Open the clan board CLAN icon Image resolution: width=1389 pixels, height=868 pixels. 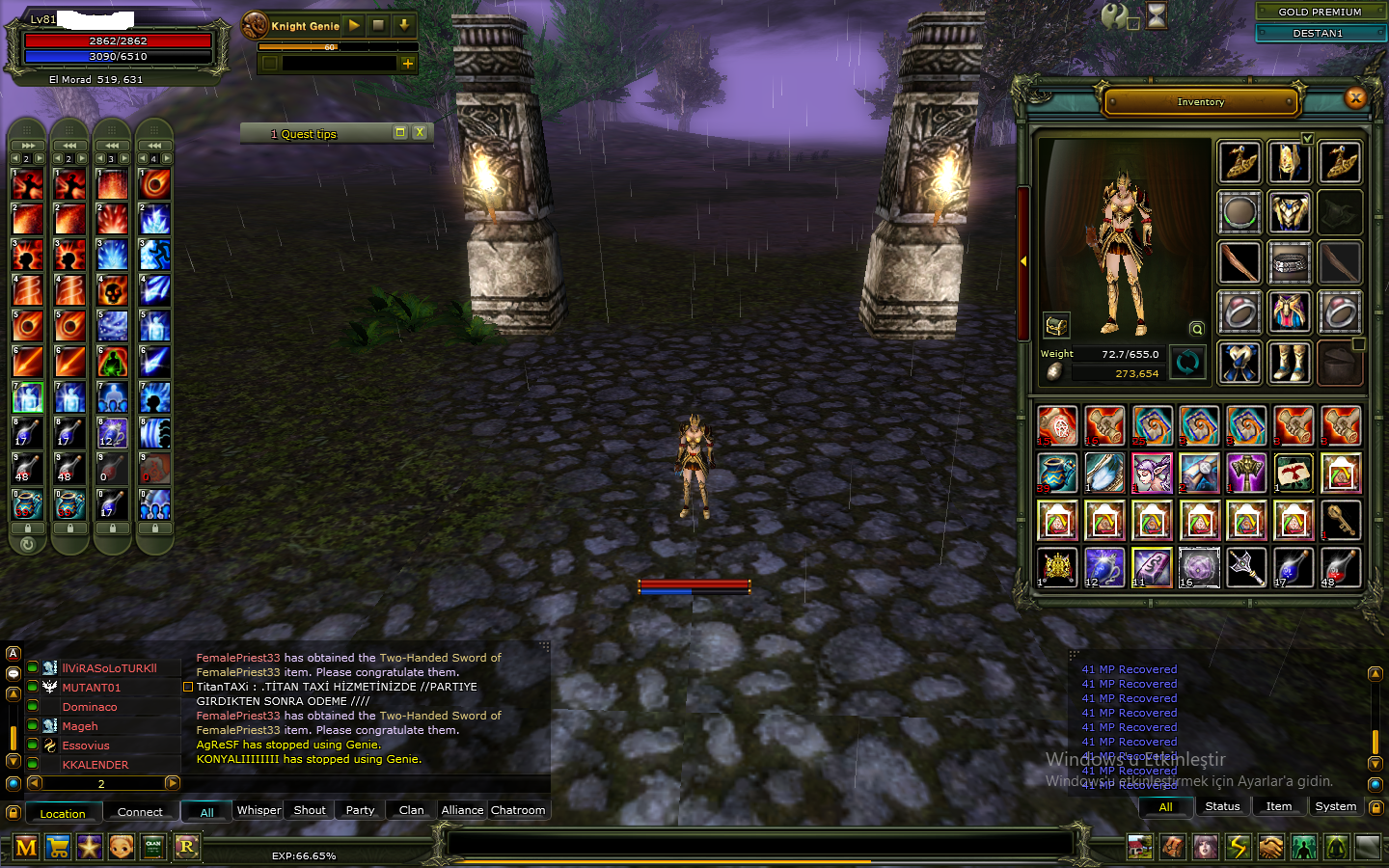(x=154, y=846)
